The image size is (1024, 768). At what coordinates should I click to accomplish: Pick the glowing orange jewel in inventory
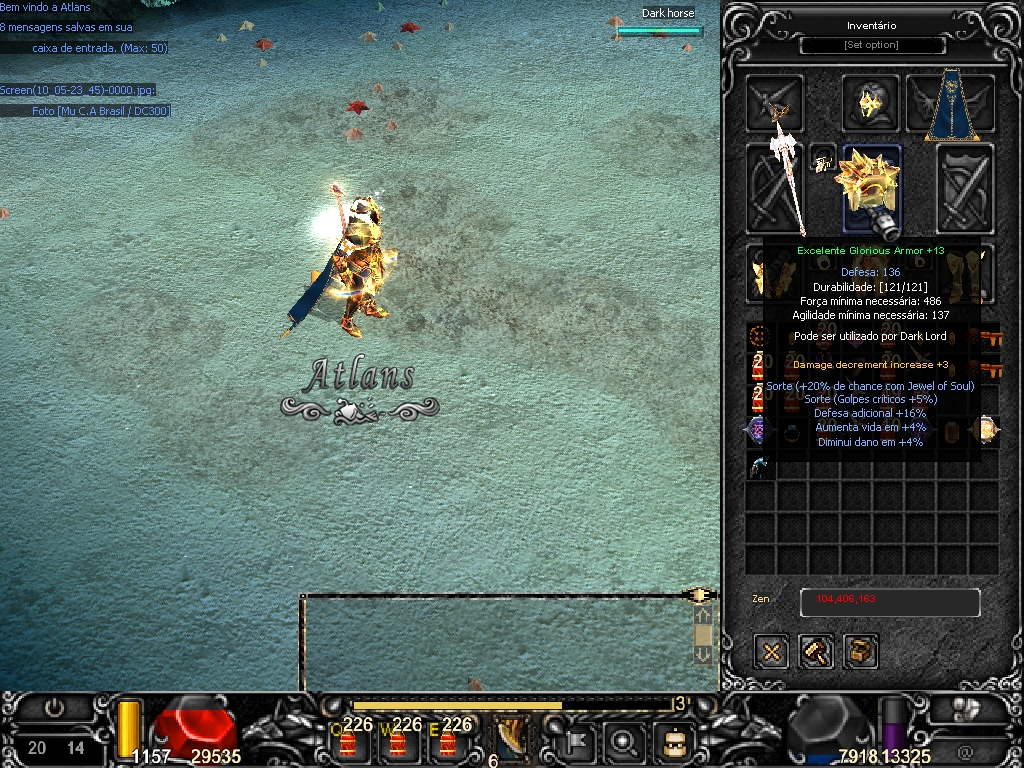985,430
